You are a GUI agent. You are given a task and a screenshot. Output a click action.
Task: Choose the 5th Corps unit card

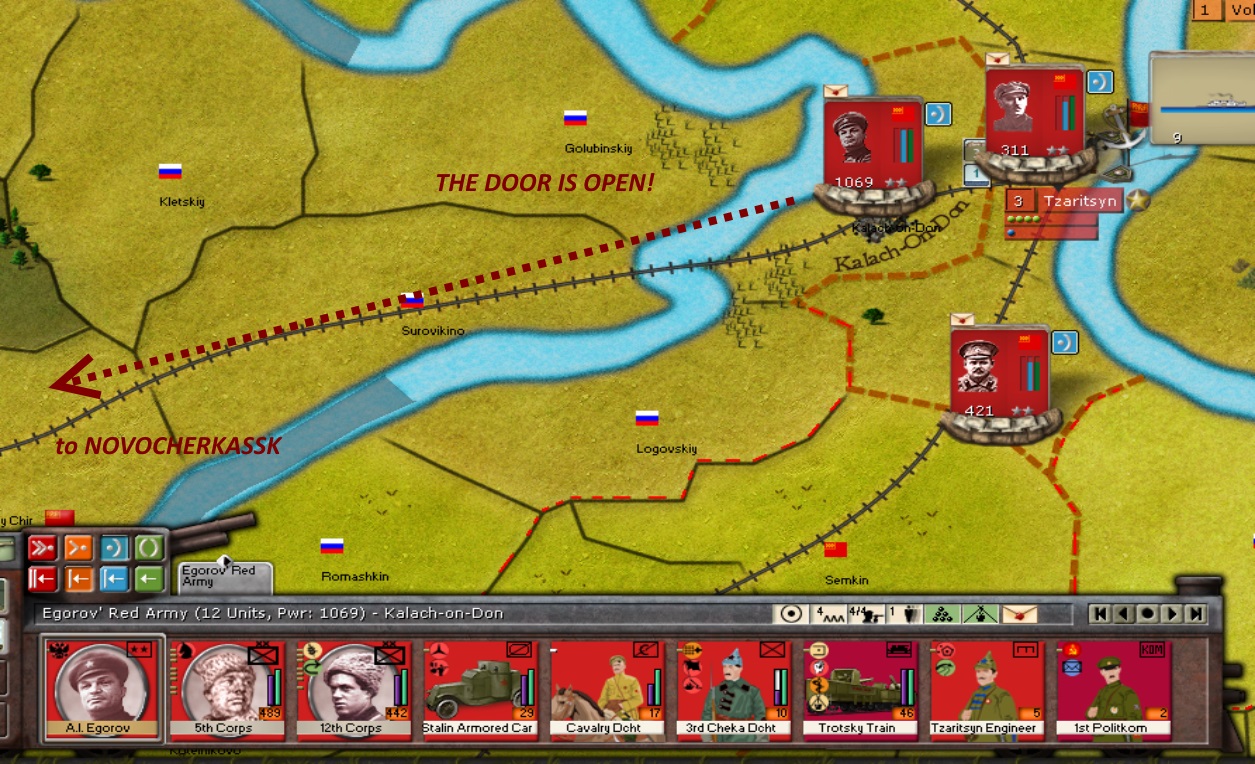[x=226, y=690]
